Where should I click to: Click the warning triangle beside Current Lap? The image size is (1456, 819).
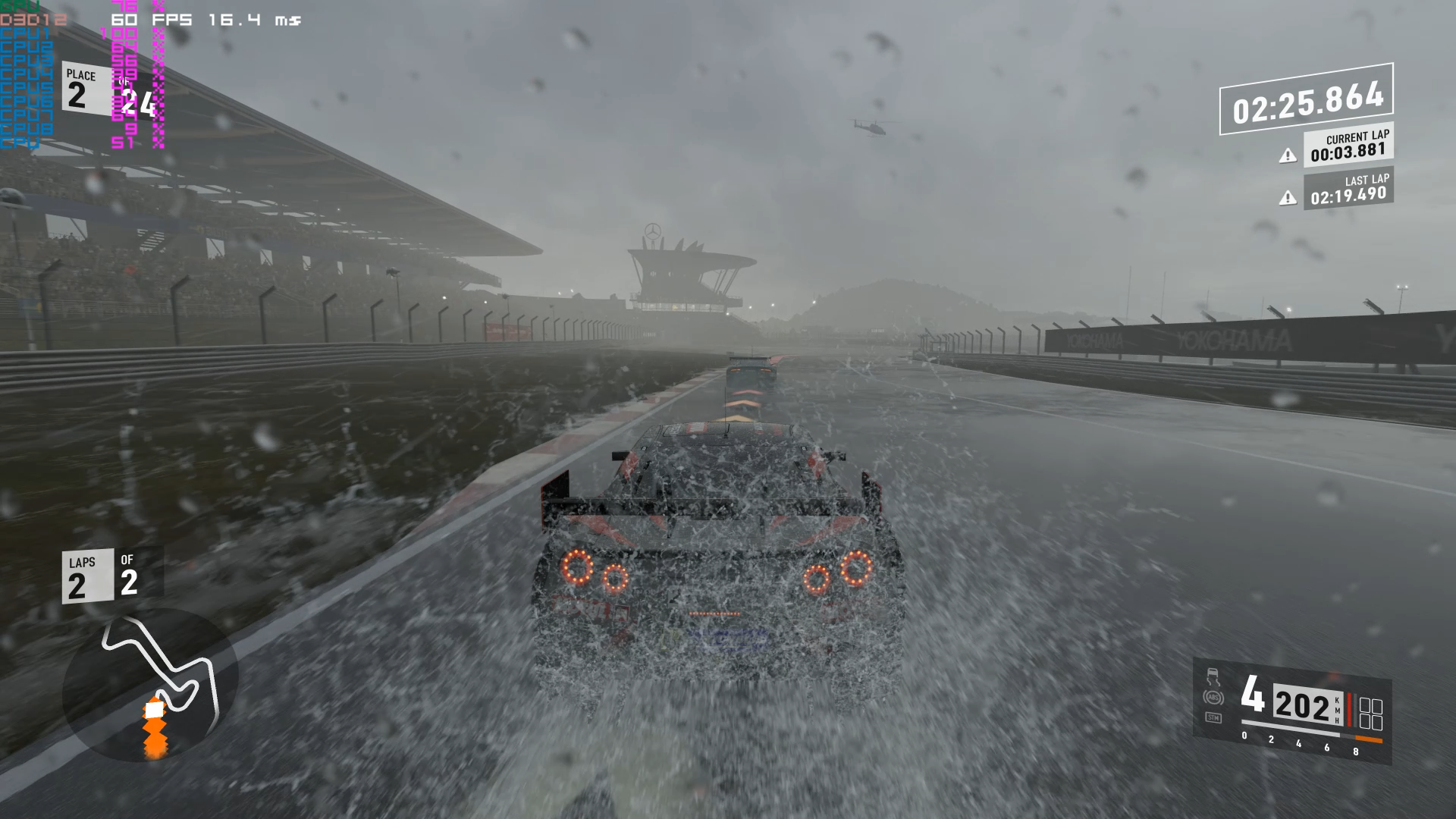pos(1288,156)
